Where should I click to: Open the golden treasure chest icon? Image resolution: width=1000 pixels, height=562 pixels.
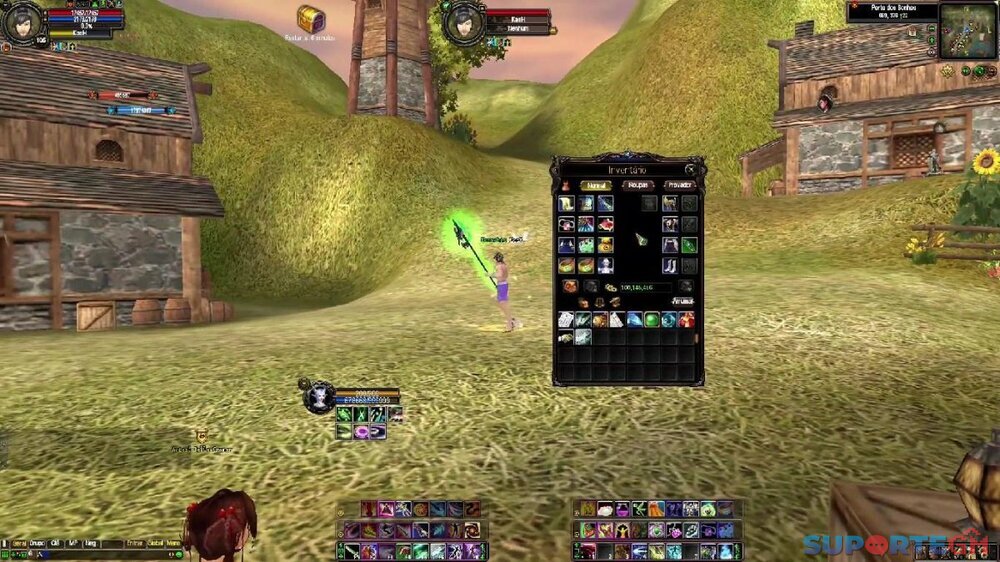pos(311,18)
